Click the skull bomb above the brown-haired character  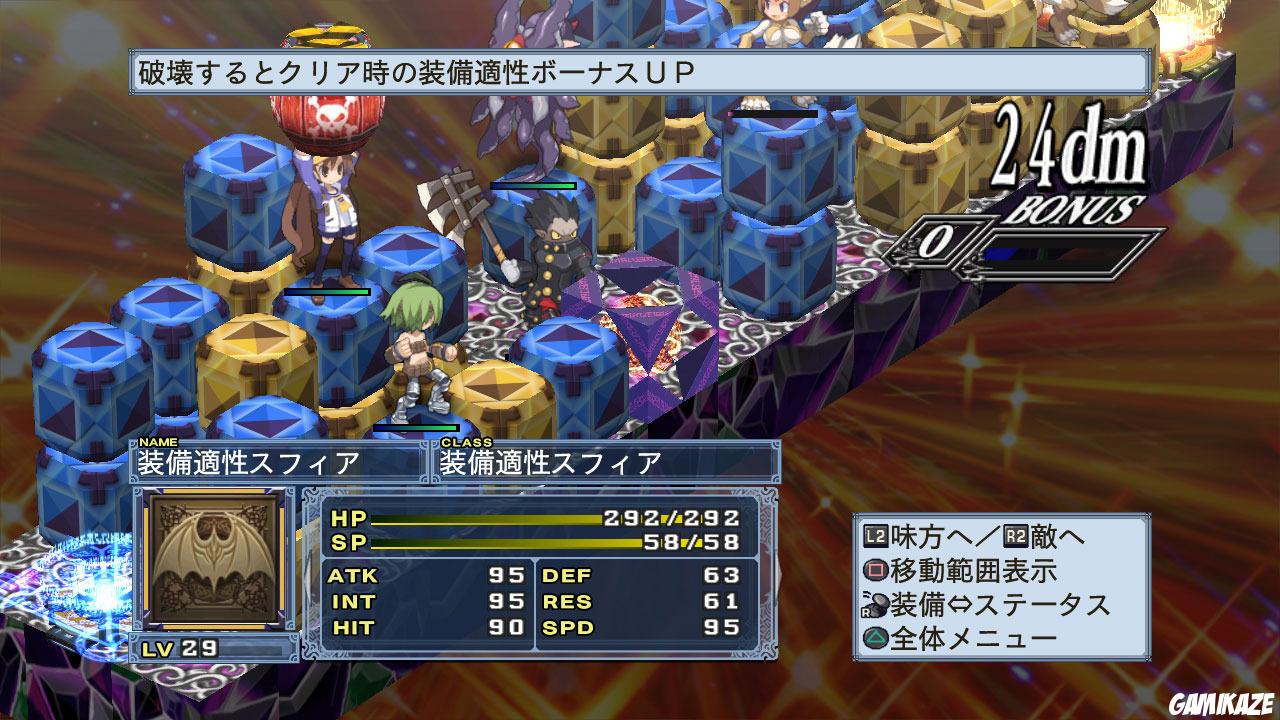[x=330, y=120]
